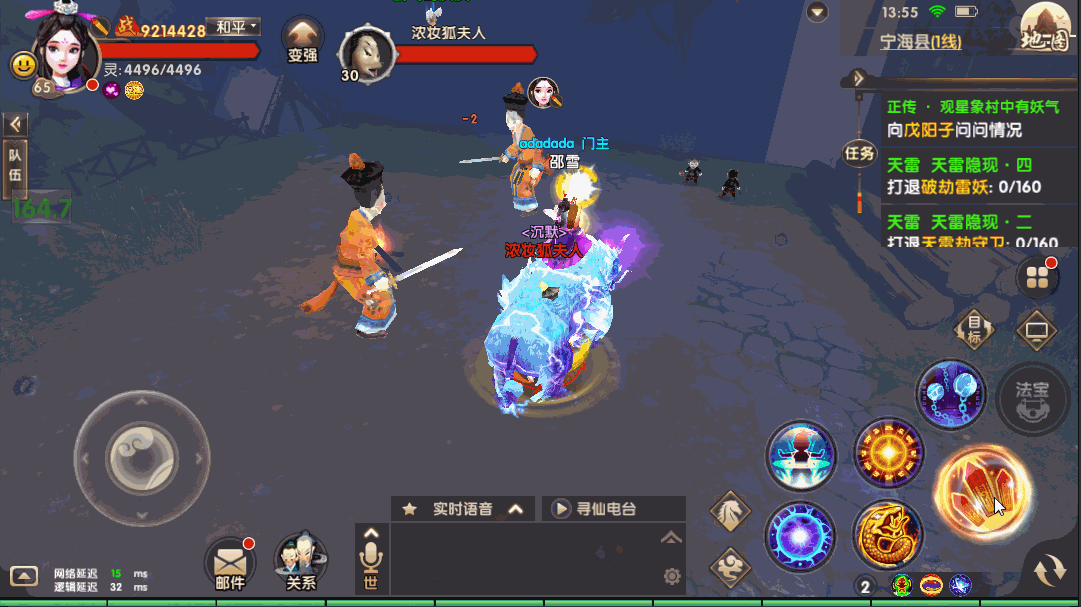
Task: Play the 寻仙电台 radio
Action: 561,509
